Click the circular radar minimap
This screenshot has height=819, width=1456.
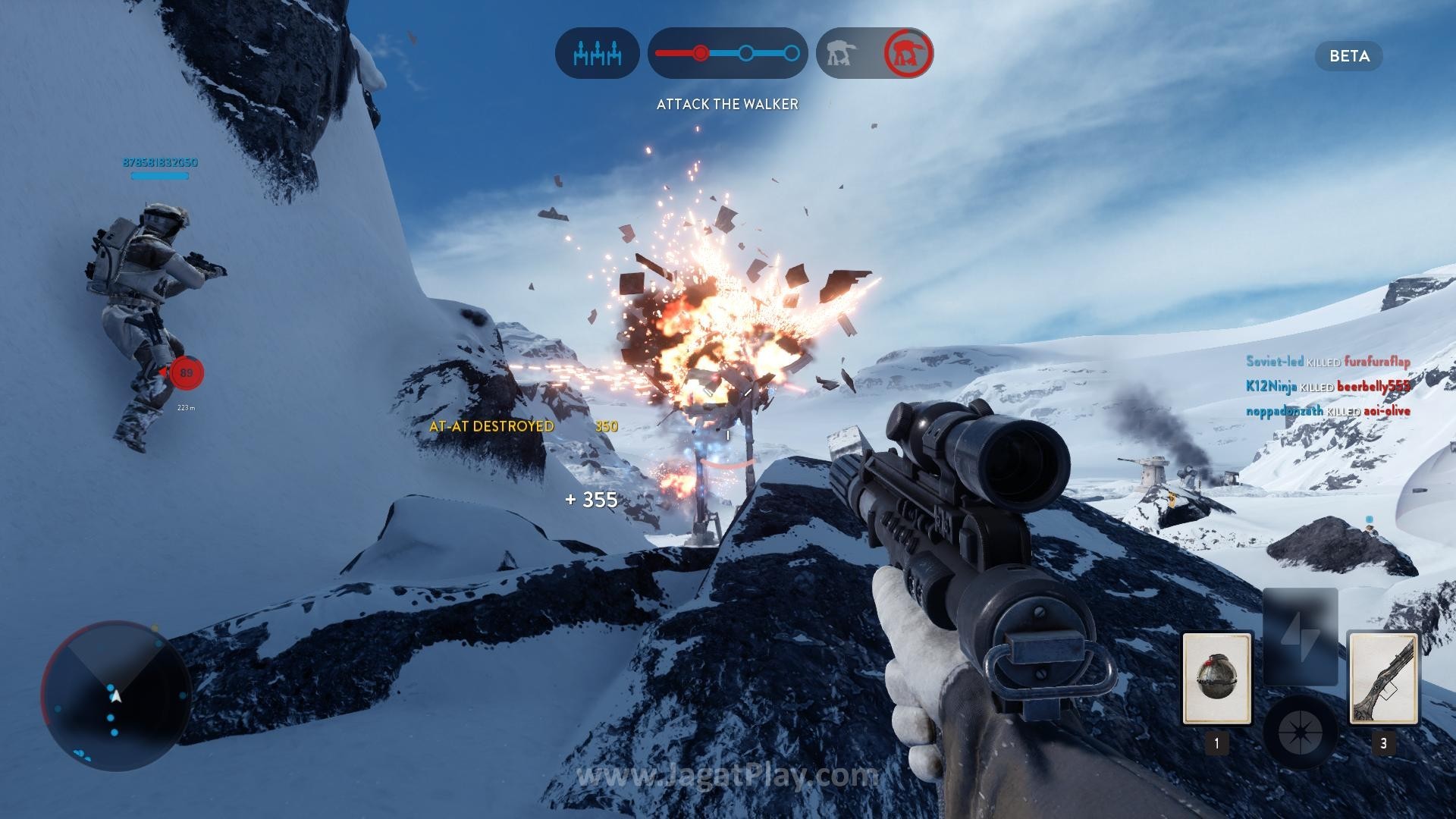115,695
